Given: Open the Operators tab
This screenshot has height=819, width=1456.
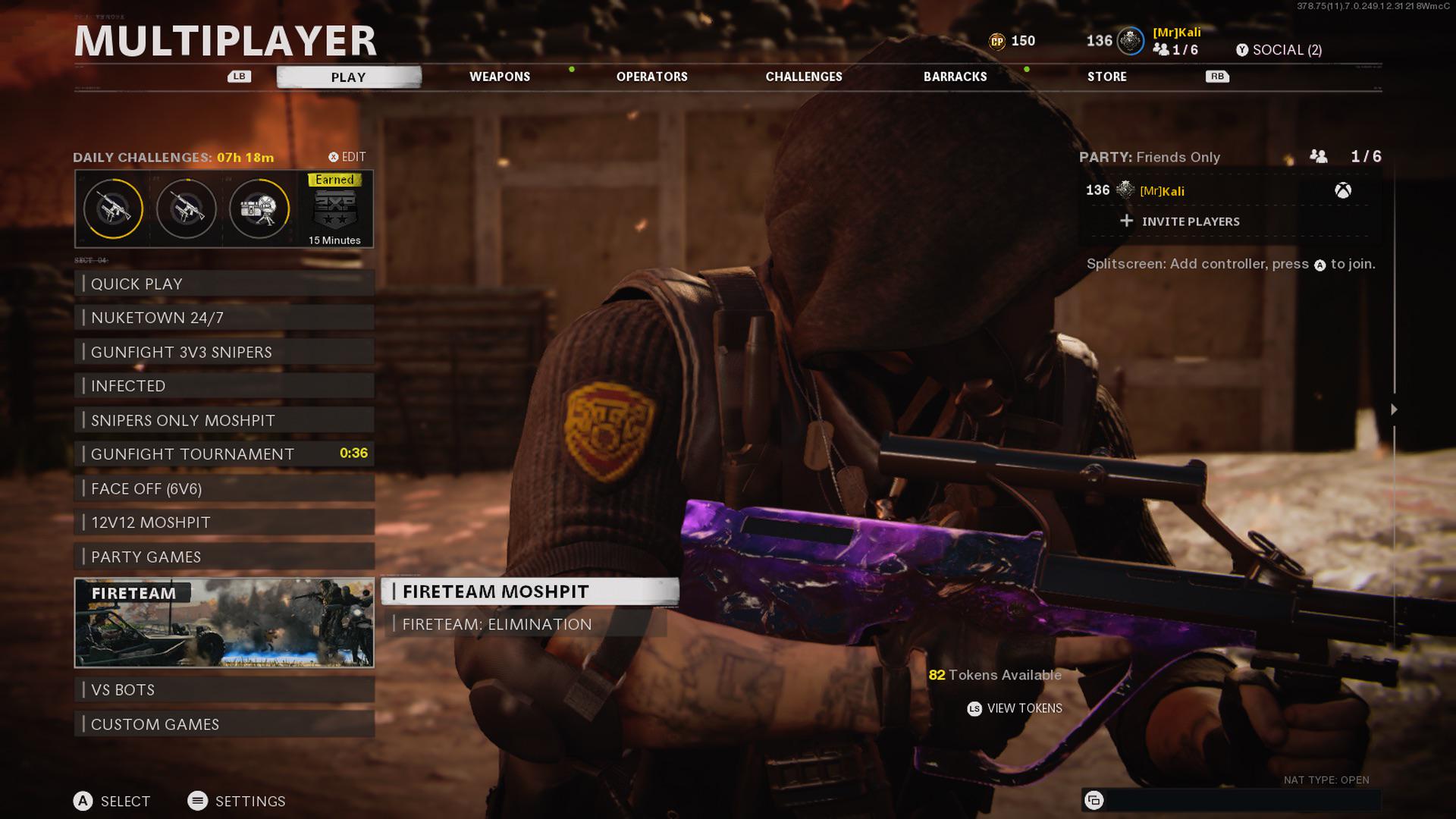Looking at the screenshot, I should pyautogui.click(x=651, y=77).
